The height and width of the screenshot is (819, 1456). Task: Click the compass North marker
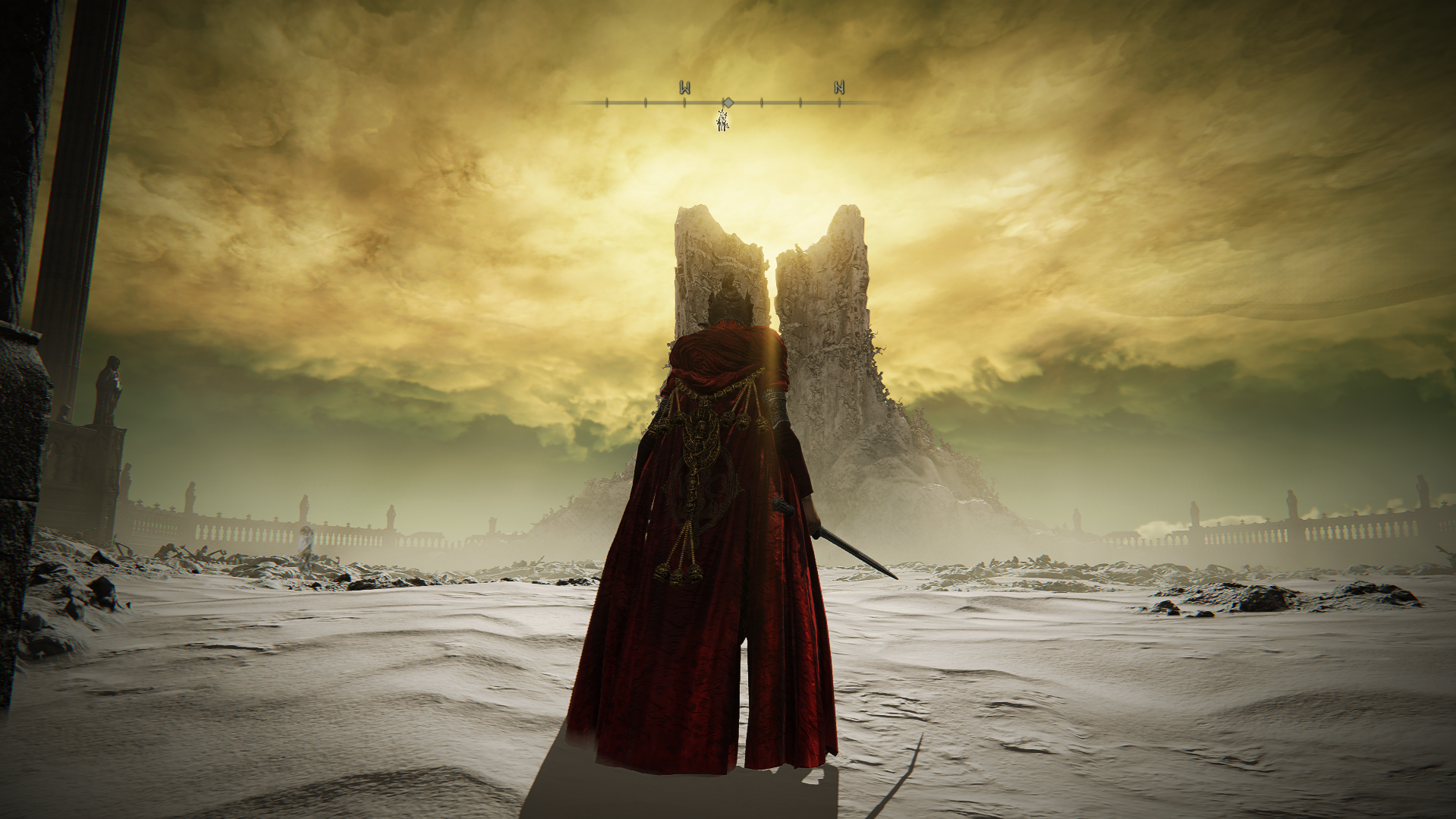tap(839, 87)
